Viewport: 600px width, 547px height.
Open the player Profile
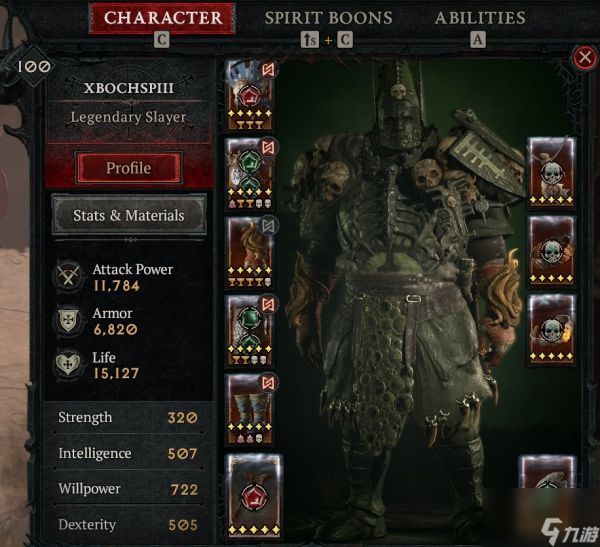point(129,168)
